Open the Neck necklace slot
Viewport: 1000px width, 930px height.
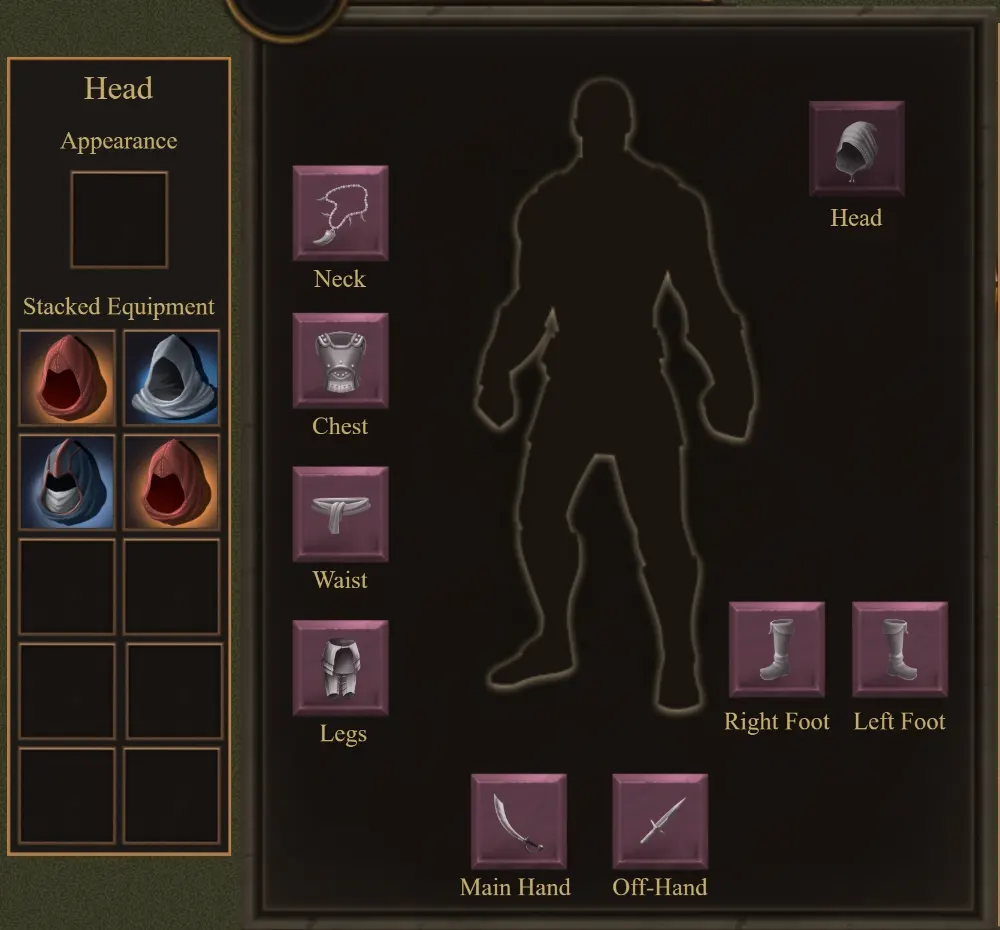pos(340,213)
